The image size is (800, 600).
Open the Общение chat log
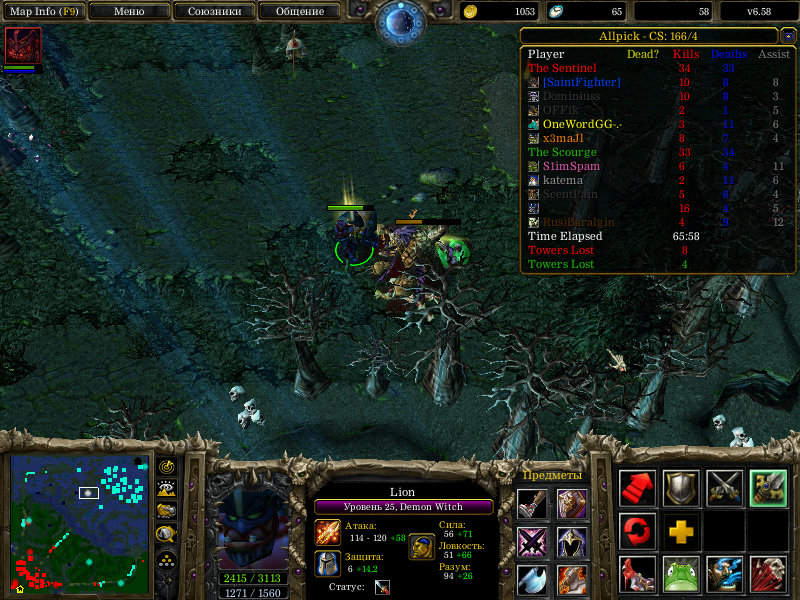[x=299, y=11]
